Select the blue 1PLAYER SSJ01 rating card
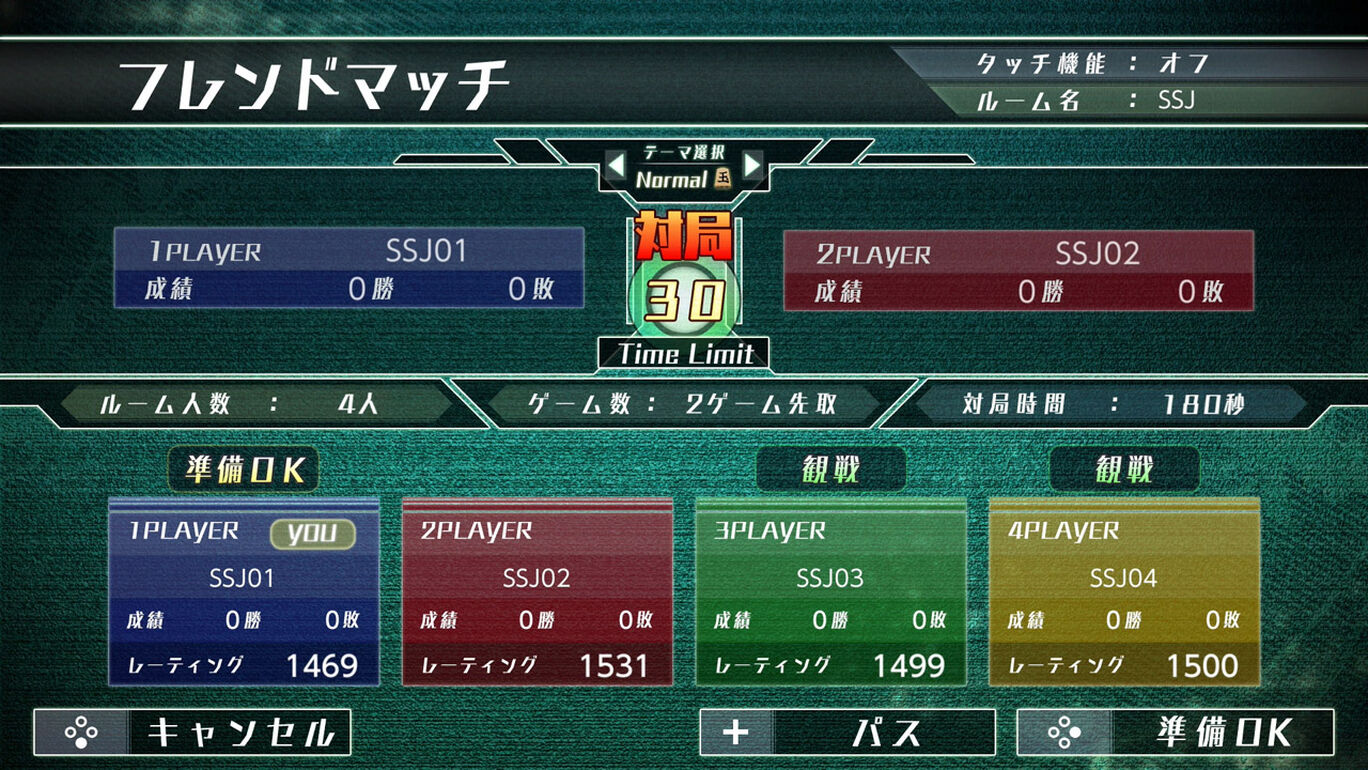 click(x=243, y=592)
